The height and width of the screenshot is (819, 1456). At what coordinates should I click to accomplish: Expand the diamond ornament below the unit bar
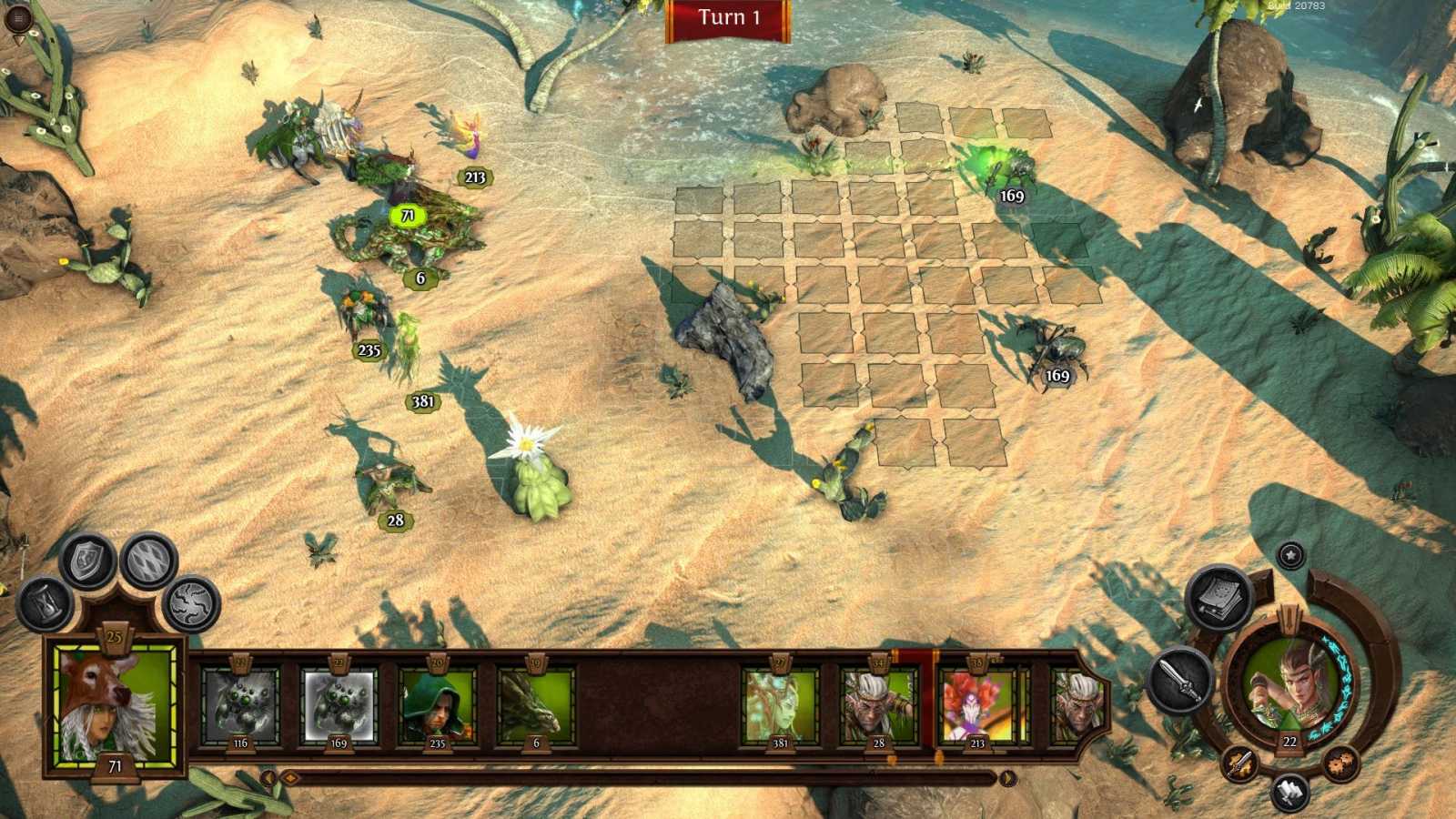pos(291,779)
